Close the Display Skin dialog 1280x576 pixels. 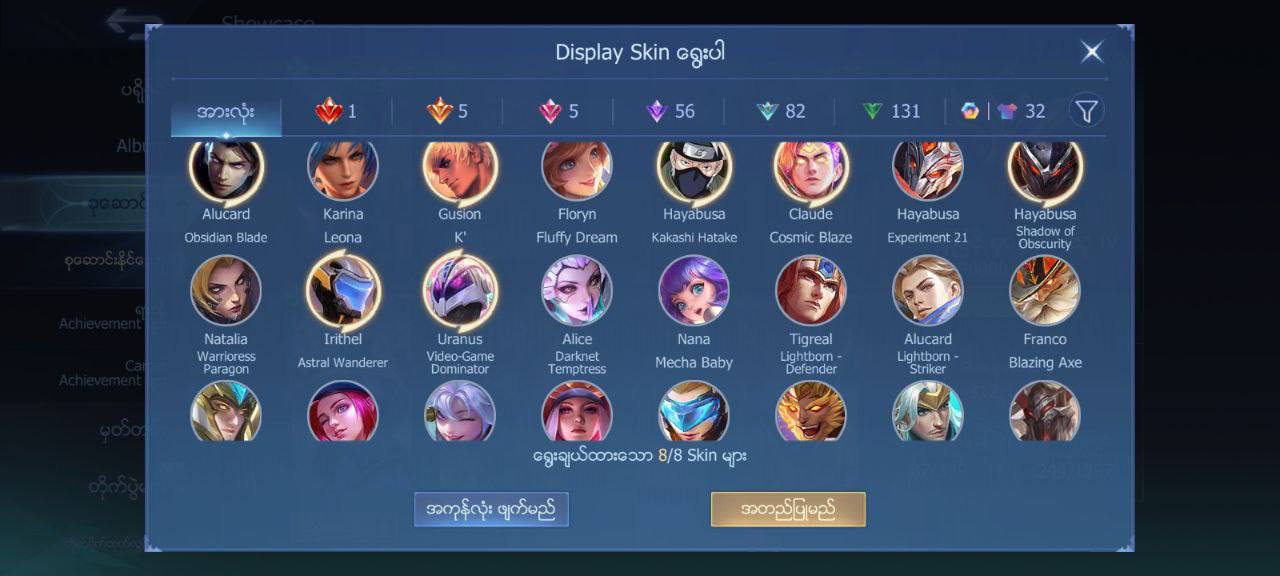(1092, 52)
